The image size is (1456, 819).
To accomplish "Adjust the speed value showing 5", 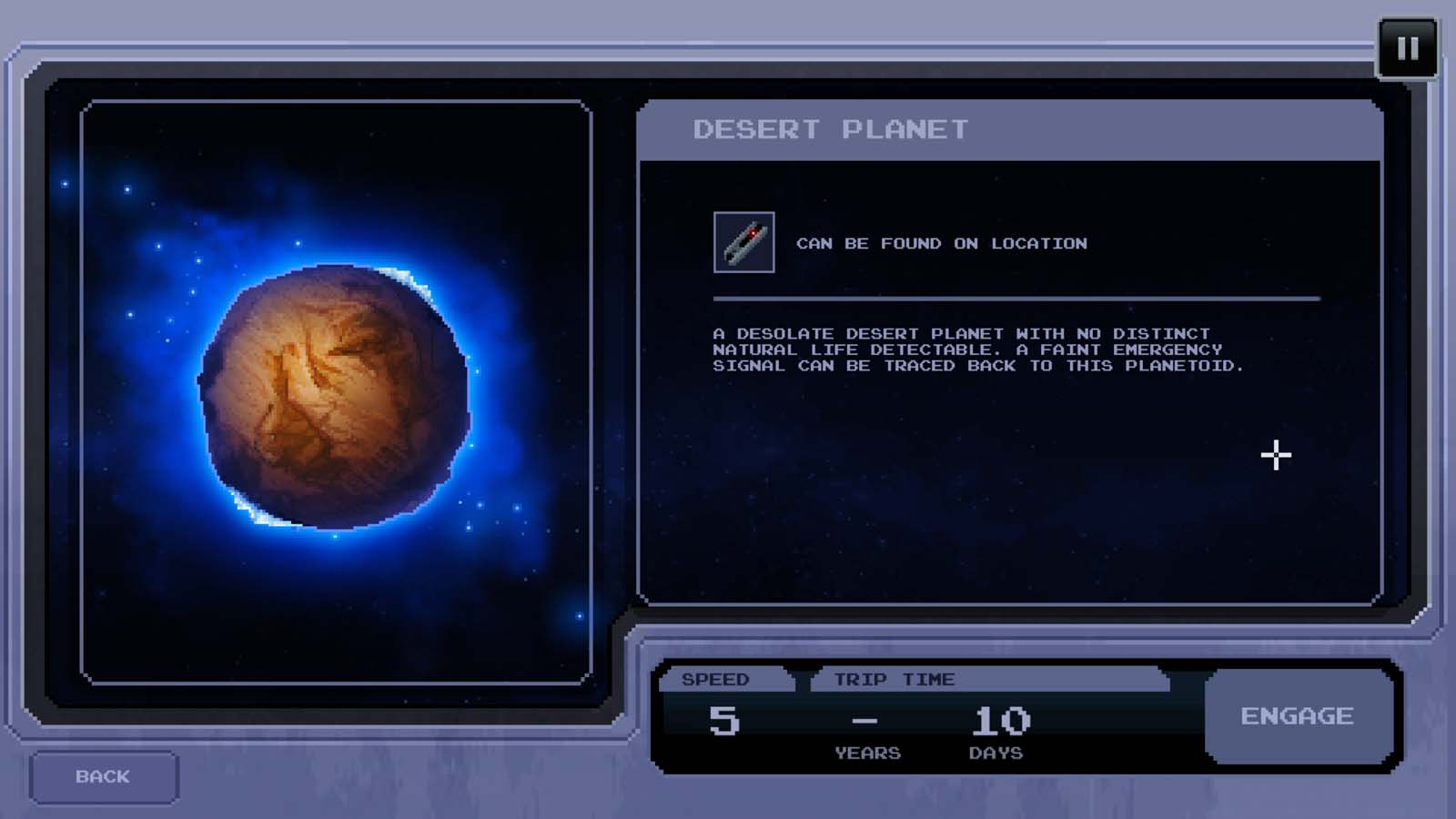I will coord(725,719).
